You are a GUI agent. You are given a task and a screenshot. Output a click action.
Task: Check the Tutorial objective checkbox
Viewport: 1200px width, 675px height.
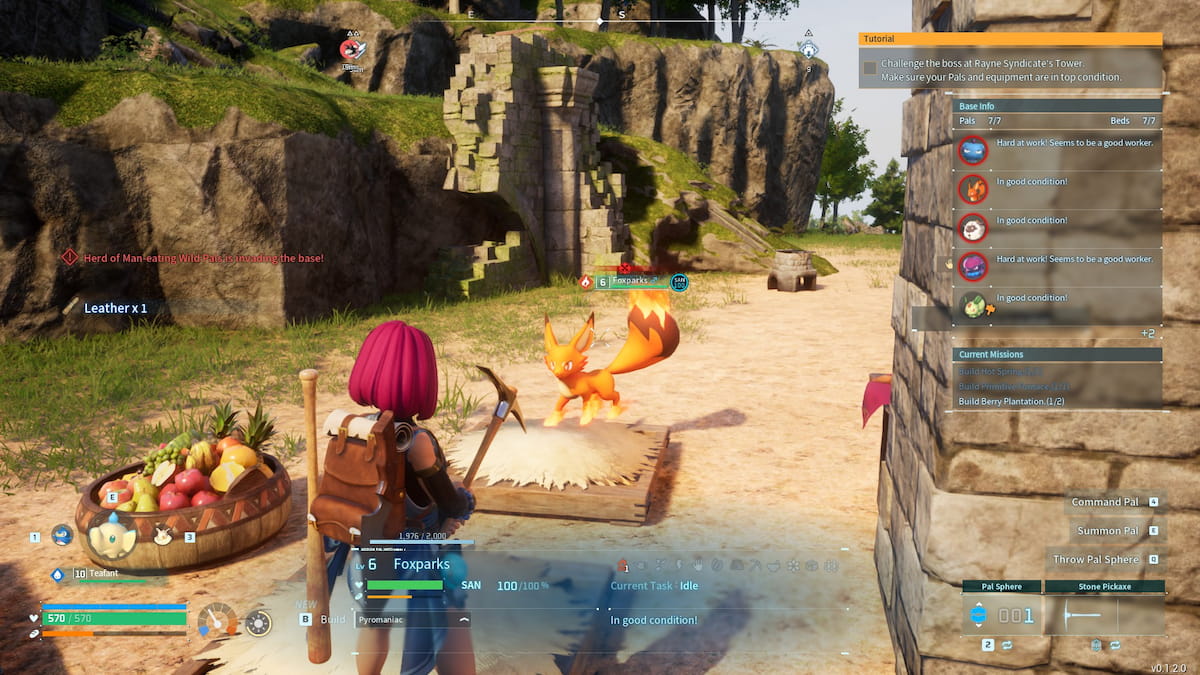click(x=870, y=68)
